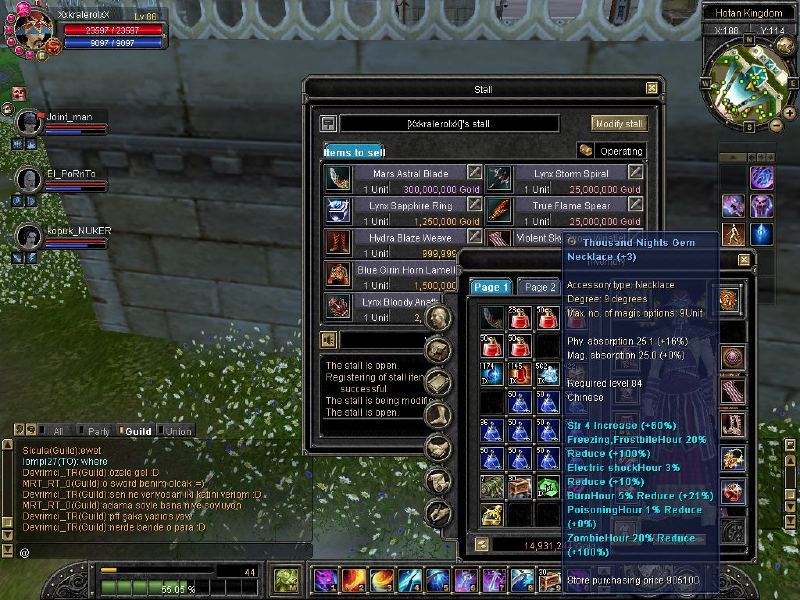The image size is (800, 600).
Task: Switch to inventory Page 2 tab
Action: (540, 287)
